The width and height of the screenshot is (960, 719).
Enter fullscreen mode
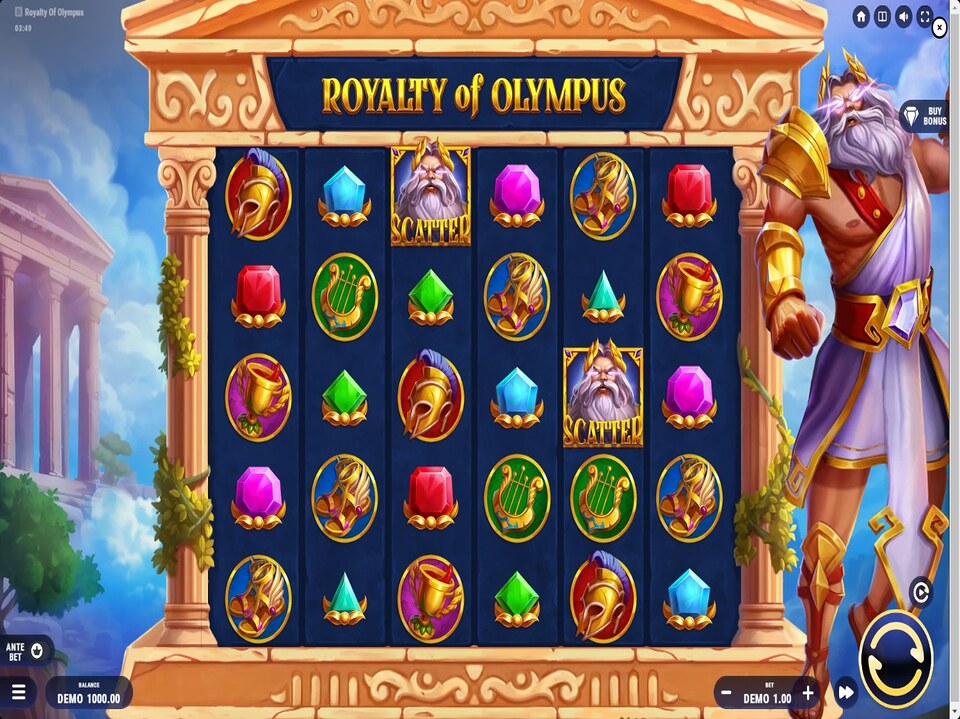tap(925, 16)
